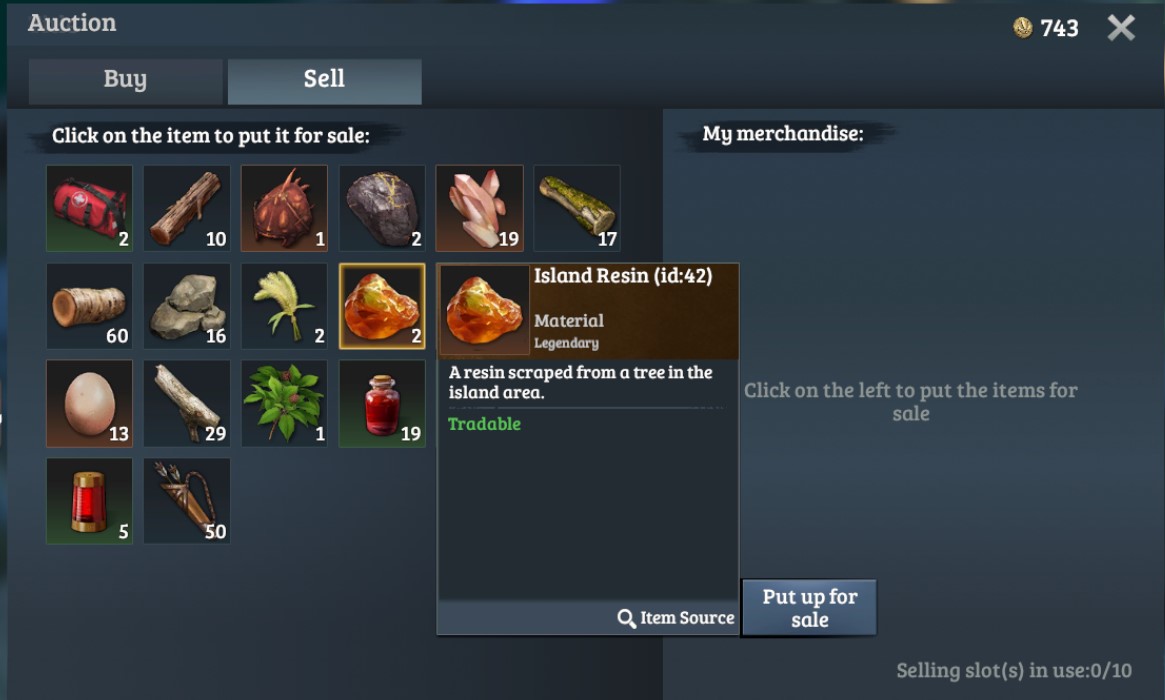Select the red potion bottle slot

382,403
